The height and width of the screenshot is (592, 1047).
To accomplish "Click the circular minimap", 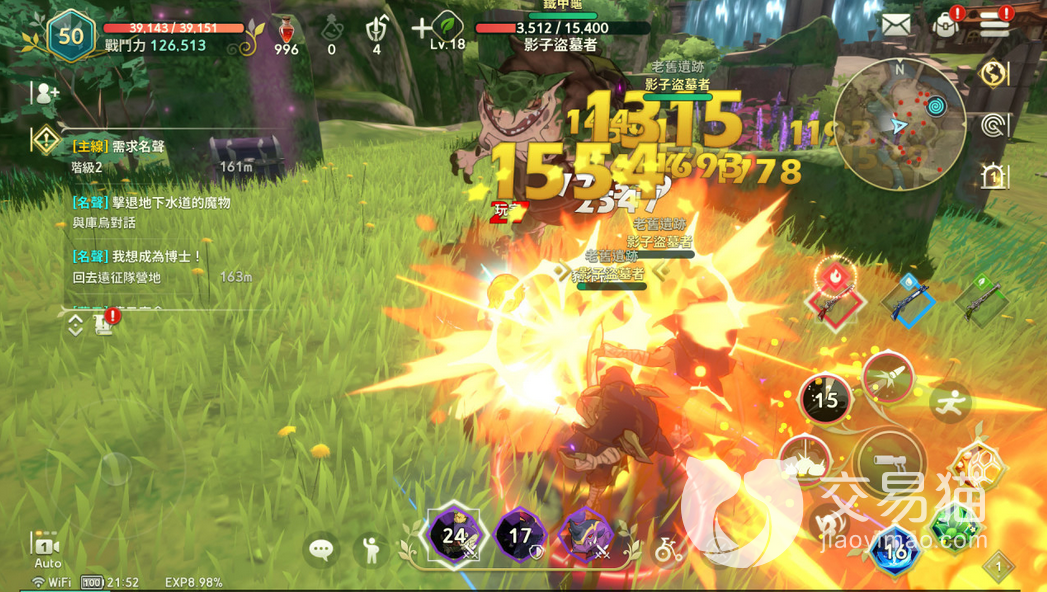I will (900, 125).
